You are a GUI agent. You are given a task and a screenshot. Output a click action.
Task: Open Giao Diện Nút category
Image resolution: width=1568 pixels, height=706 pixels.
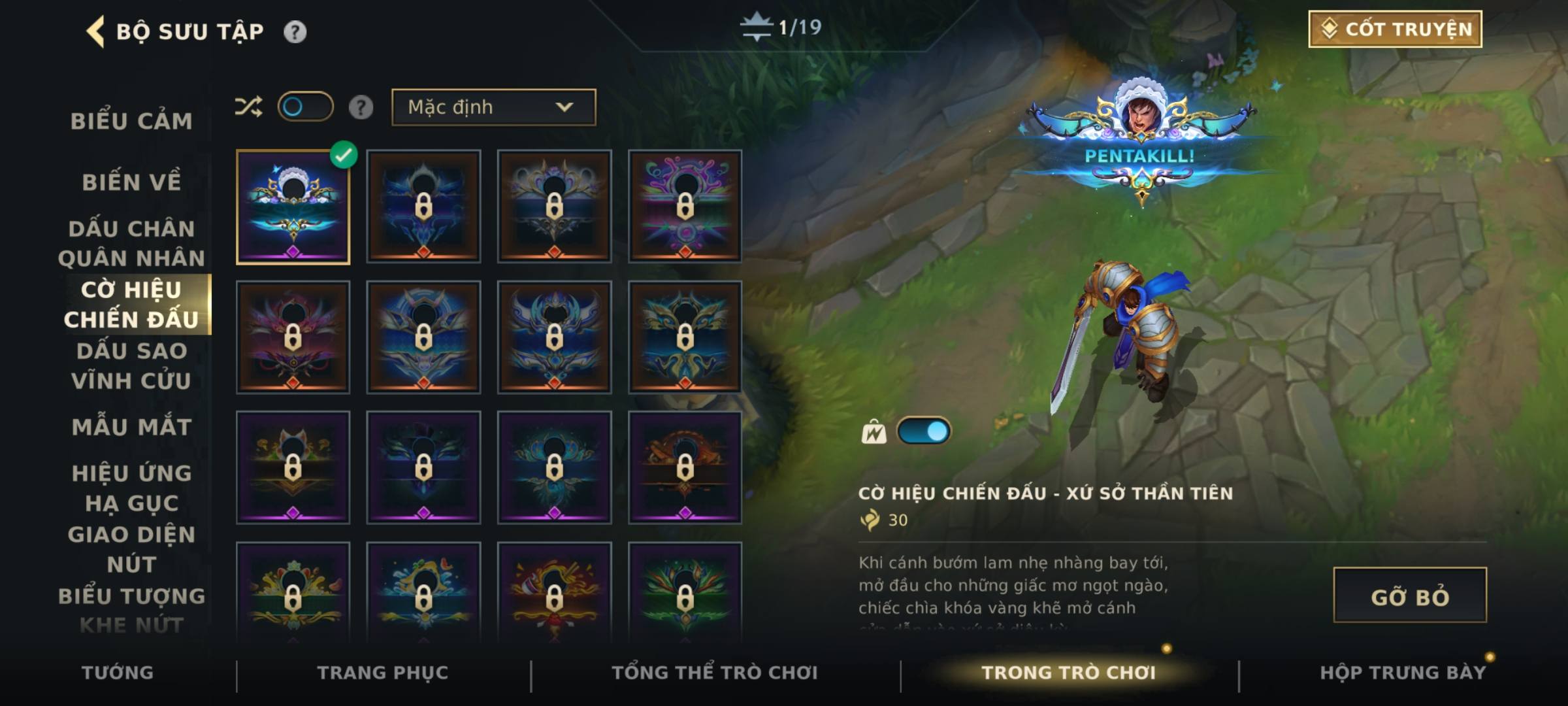click(x=131, y=549)
